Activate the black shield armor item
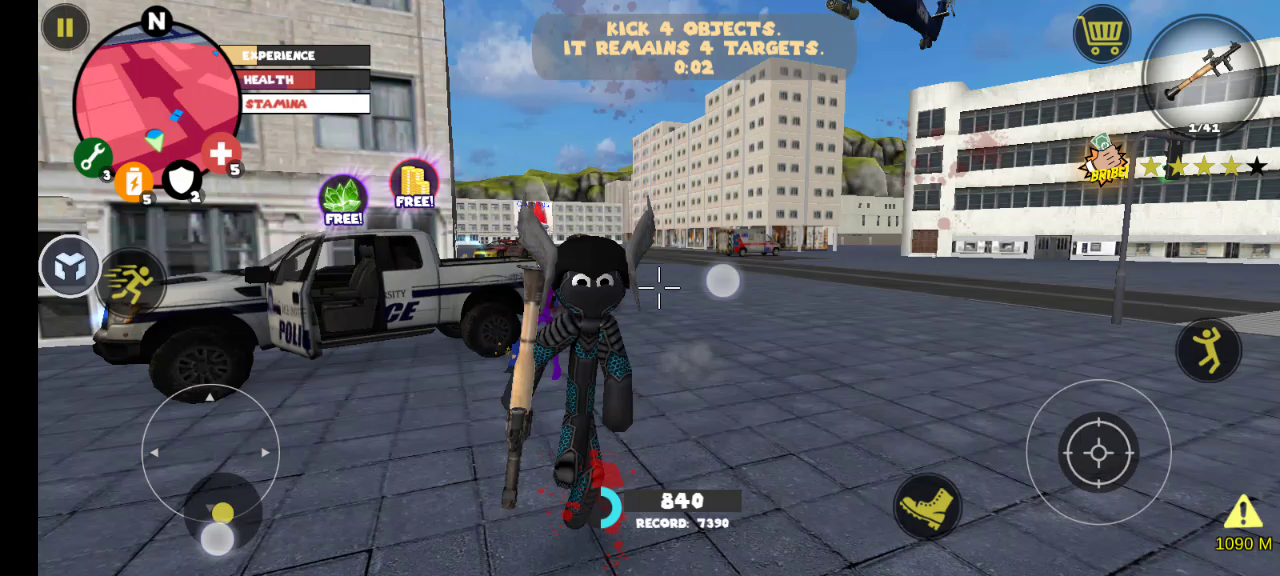 [x=182, y=180]
